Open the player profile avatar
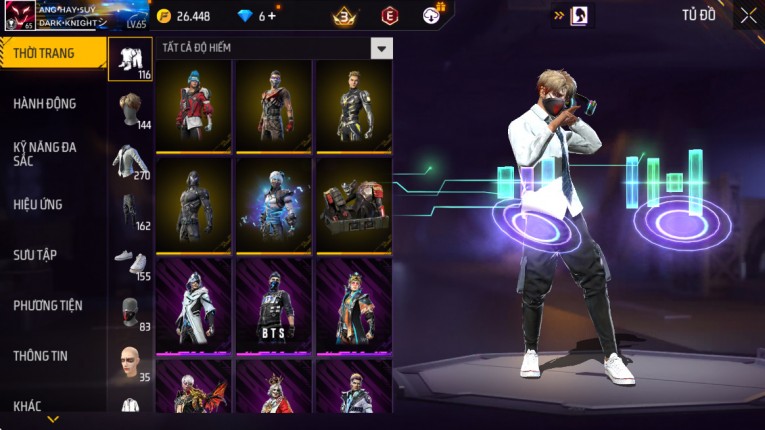765x430 pixels. click(20, 16)
